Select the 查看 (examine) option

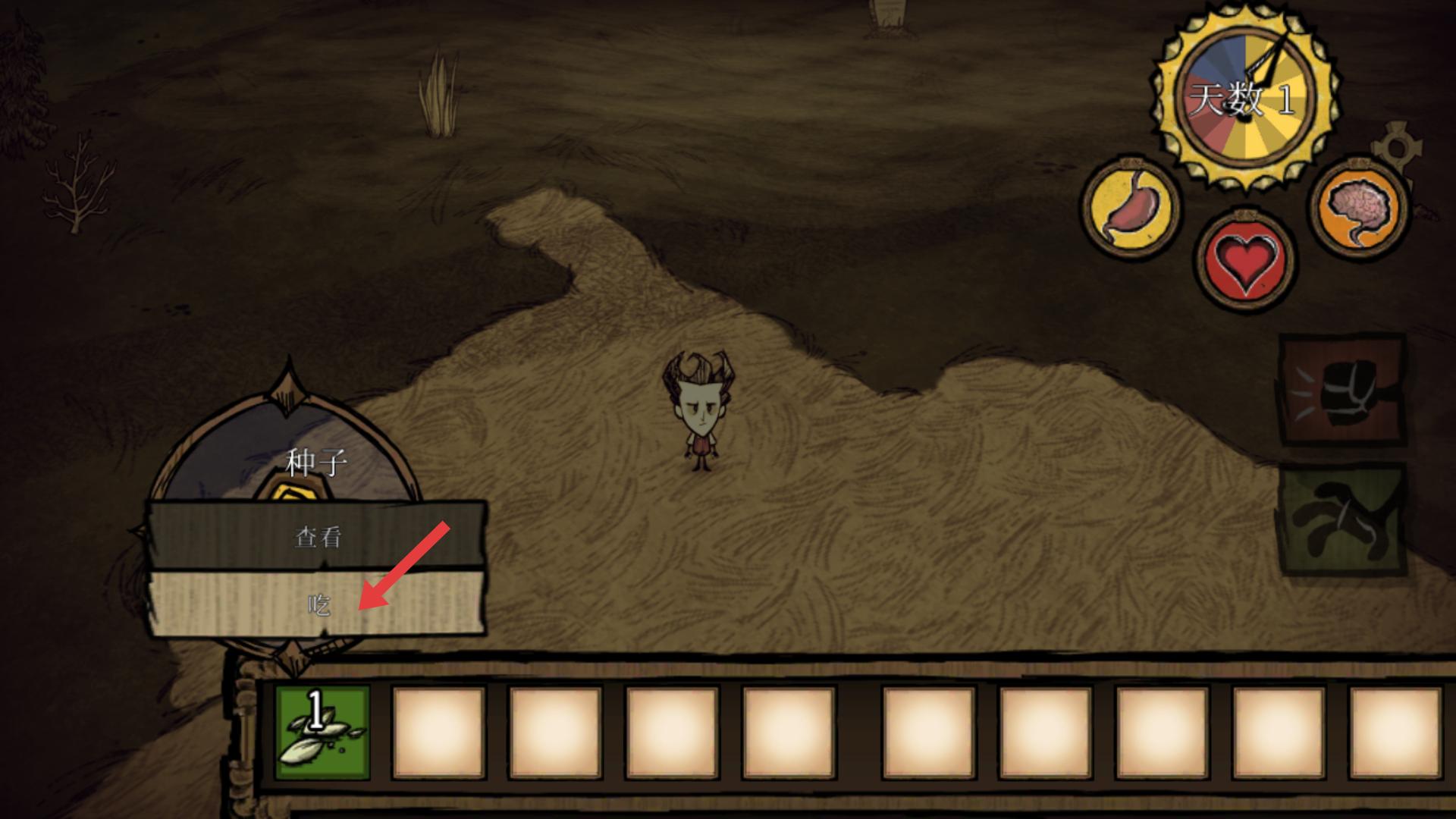coord(318,537)
